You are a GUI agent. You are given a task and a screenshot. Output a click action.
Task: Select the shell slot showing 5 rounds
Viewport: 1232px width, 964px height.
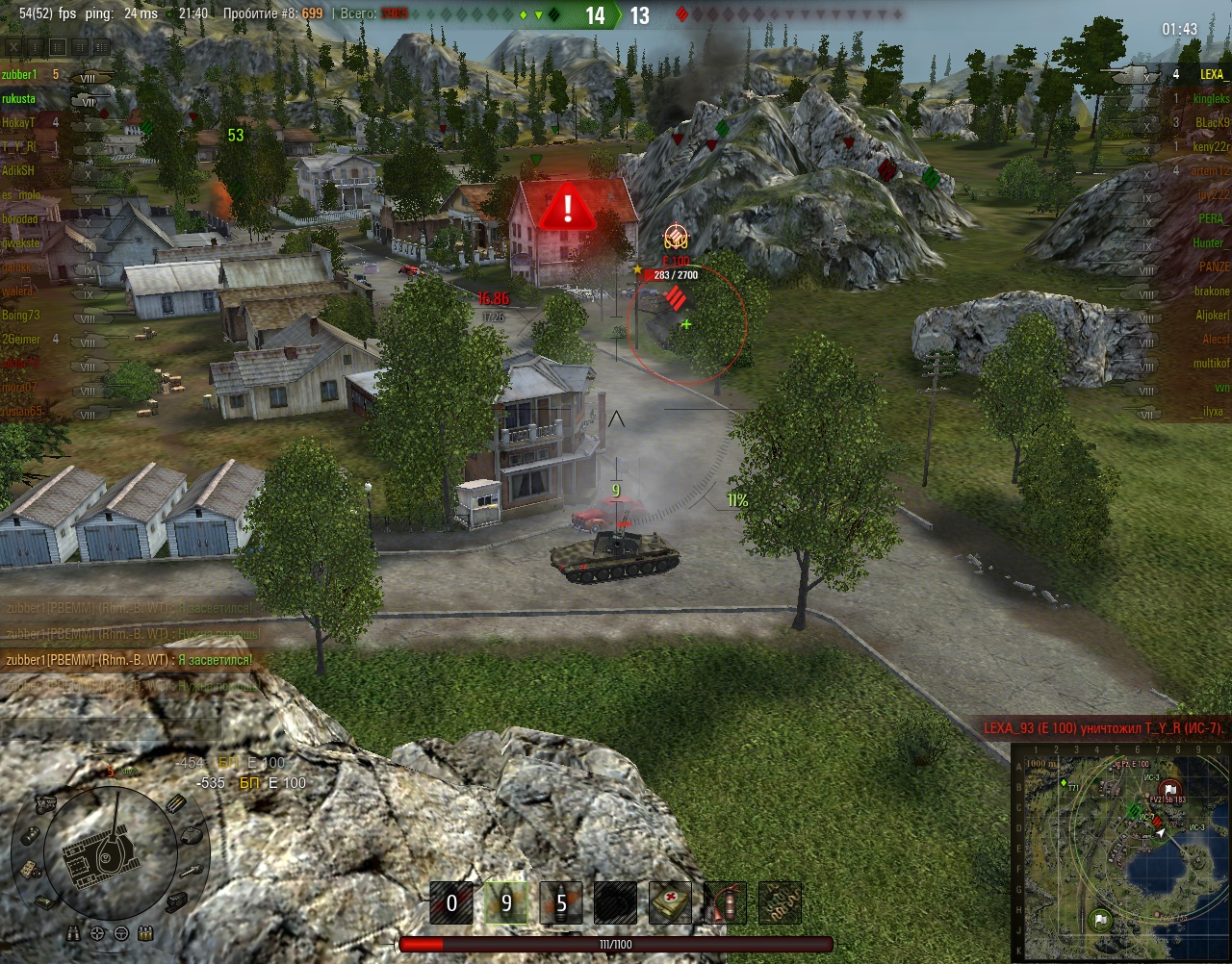[561, 903]
